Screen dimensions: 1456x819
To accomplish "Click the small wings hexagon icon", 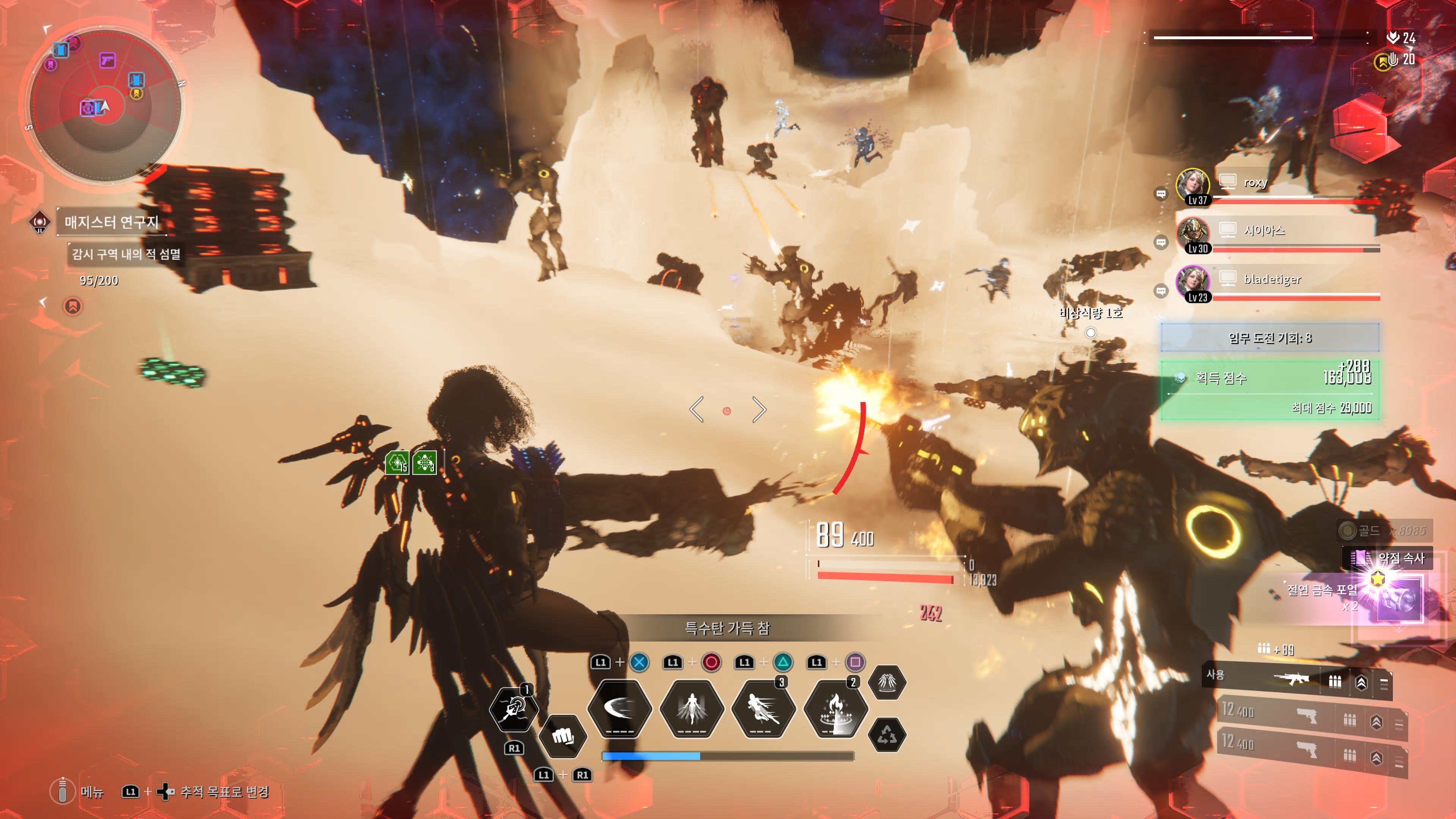I will click(x=887, y=683).
